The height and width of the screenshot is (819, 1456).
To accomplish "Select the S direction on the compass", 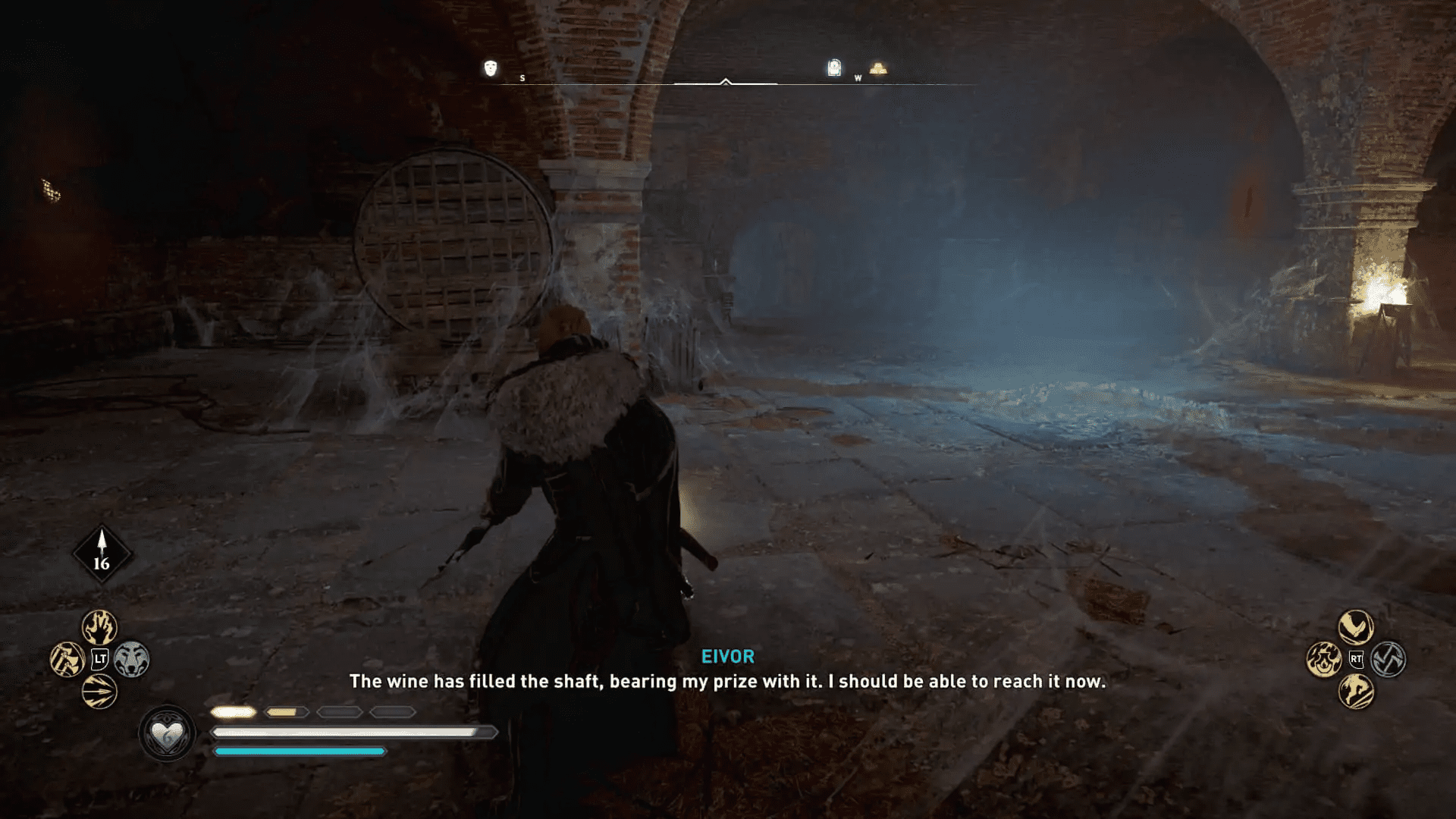I will tap(522, 77).
